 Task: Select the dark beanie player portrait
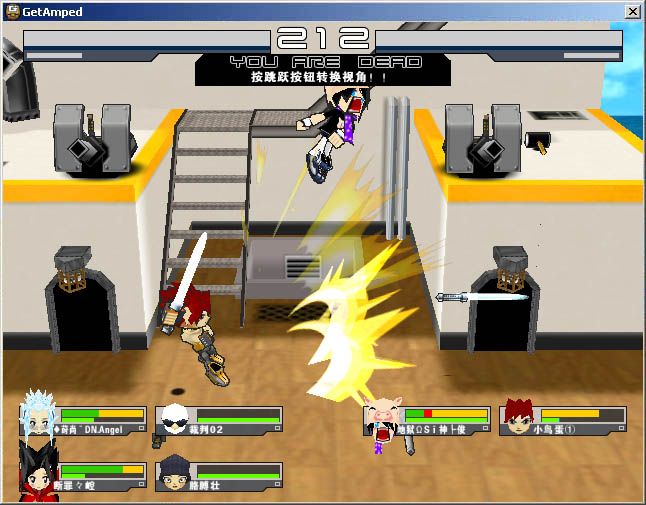[174, 472]
